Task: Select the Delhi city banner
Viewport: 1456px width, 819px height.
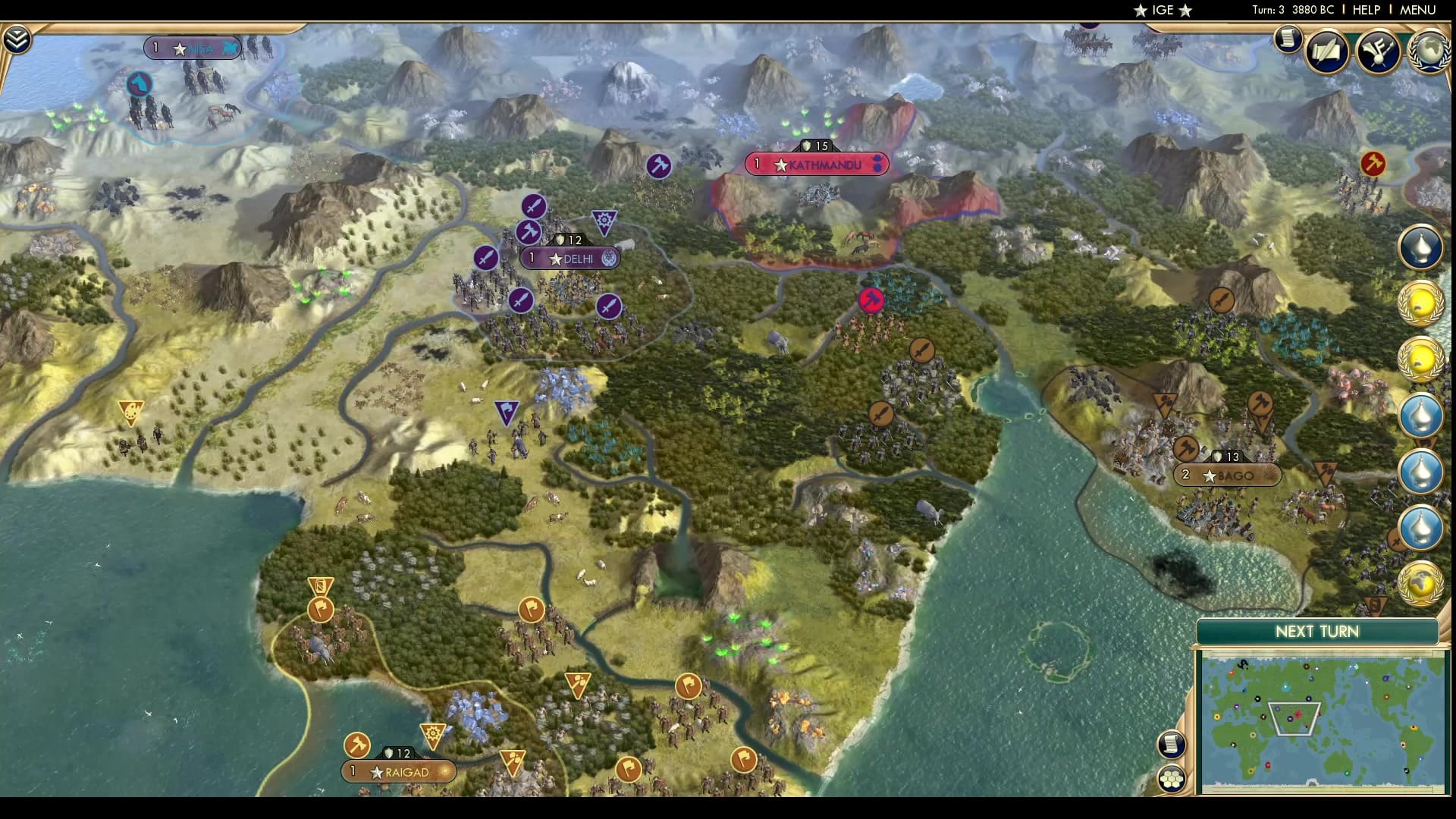Action: [569, 259]
